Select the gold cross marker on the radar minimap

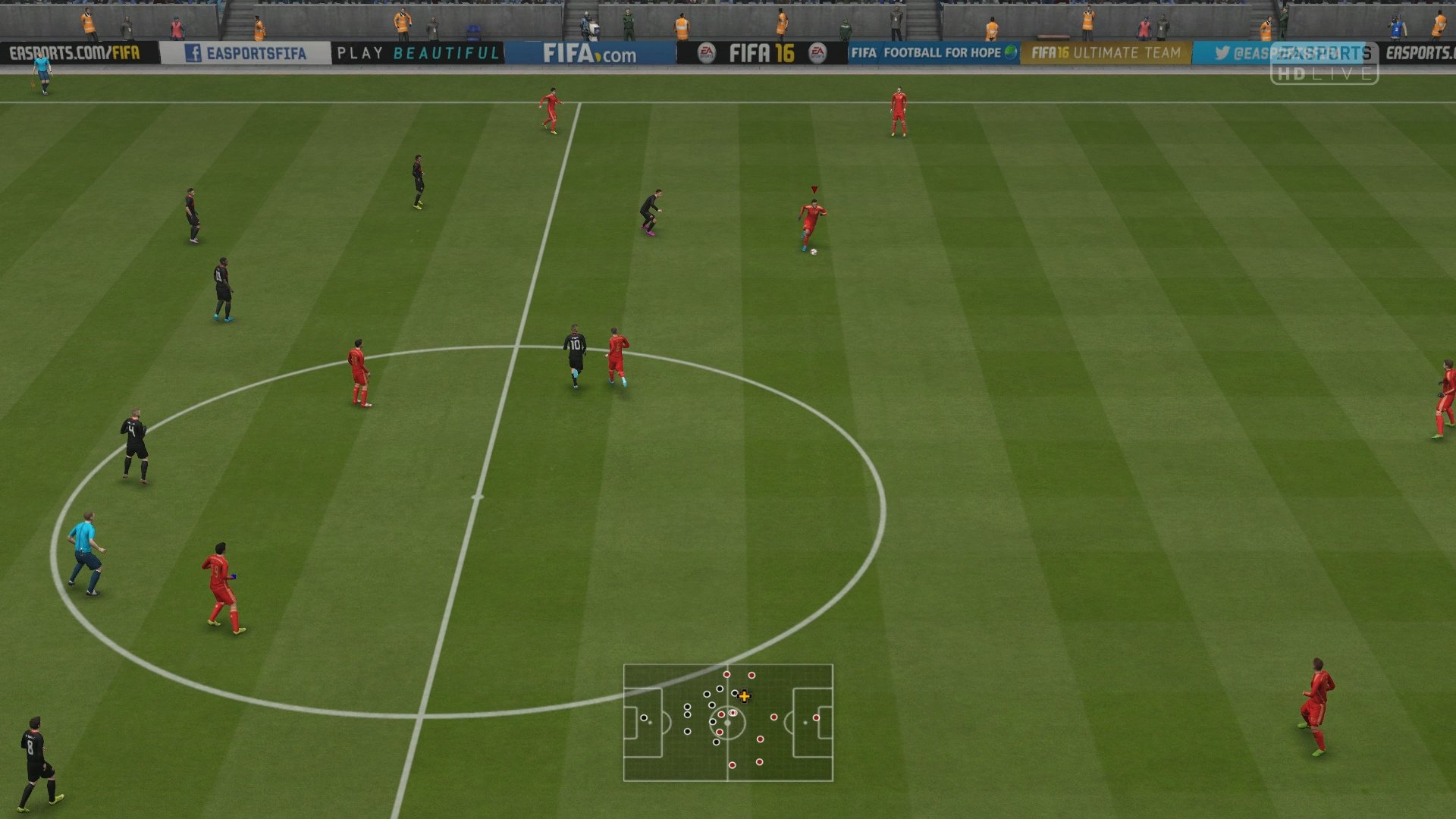point(744,695)
